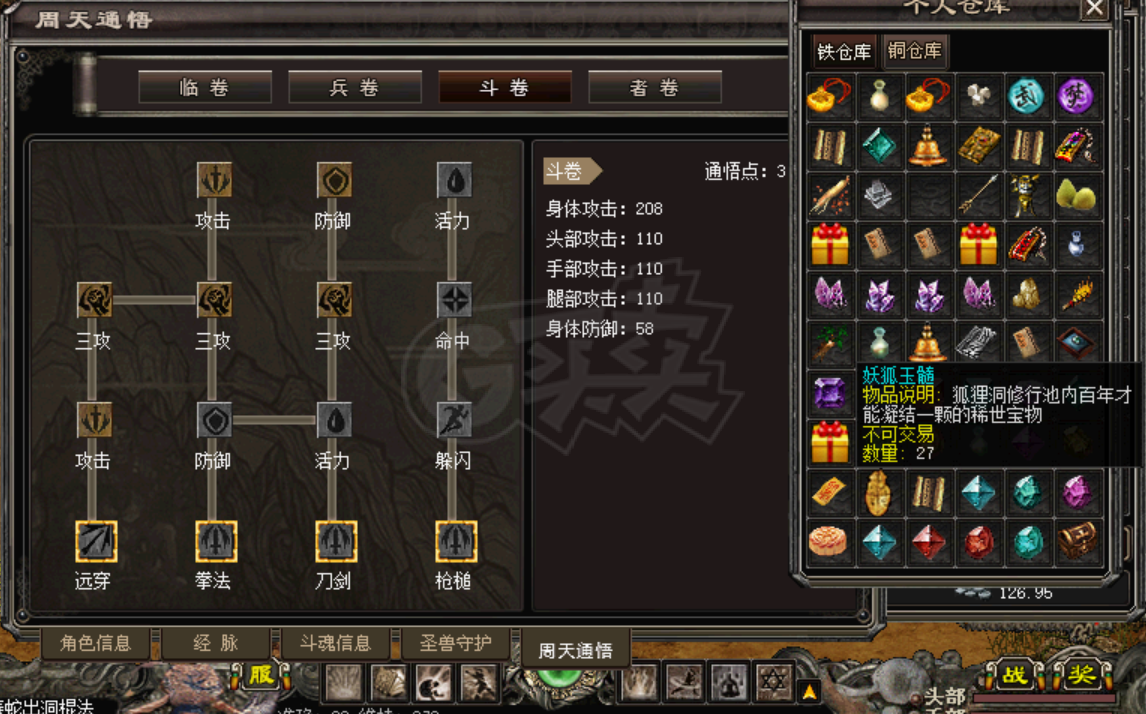
Task: Show the 斗魂信息 tab
Action: [335, 643]
